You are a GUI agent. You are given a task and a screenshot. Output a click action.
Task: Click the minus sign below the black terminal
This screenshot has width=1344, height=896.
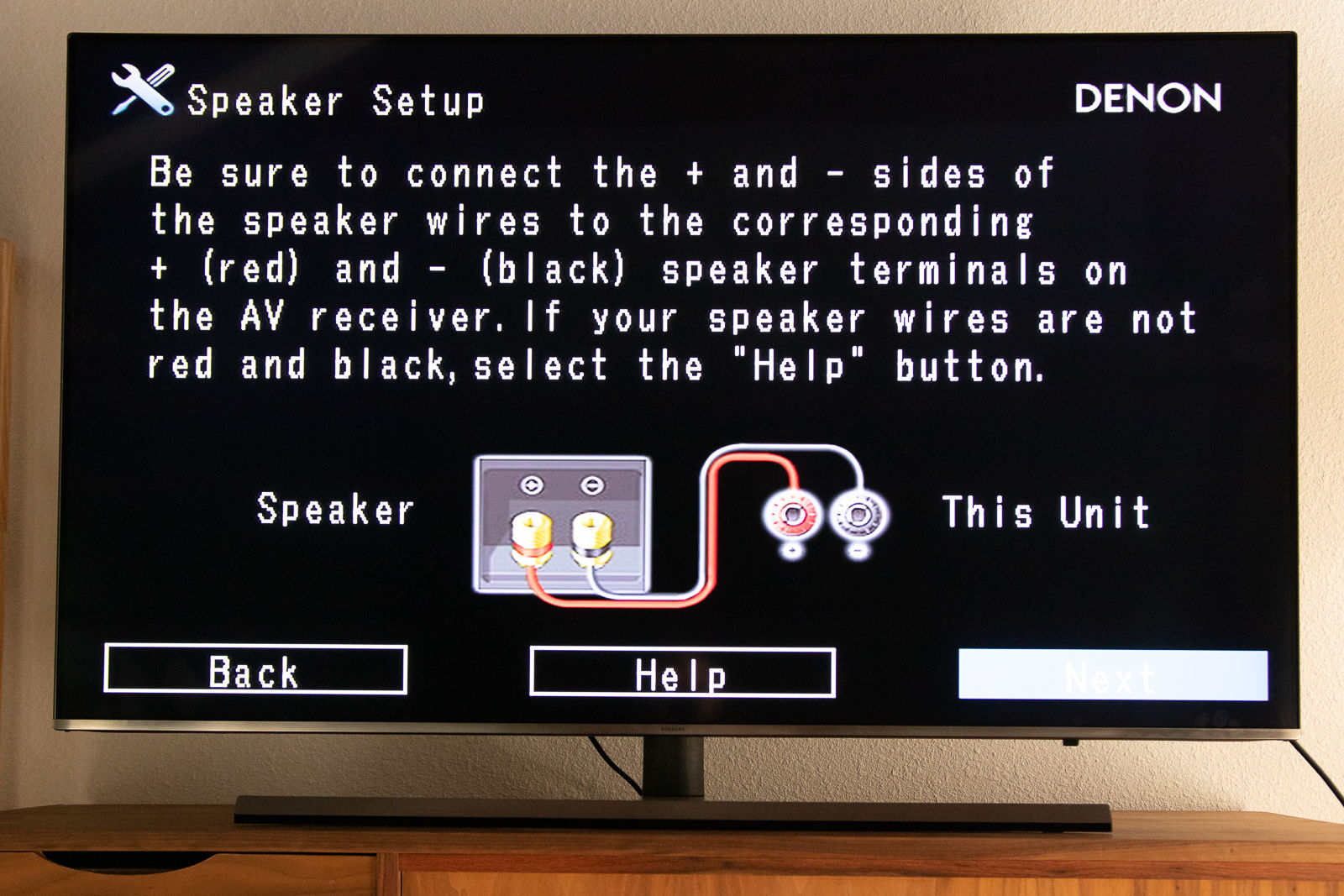pyautogui.click(x=856, y=550)
